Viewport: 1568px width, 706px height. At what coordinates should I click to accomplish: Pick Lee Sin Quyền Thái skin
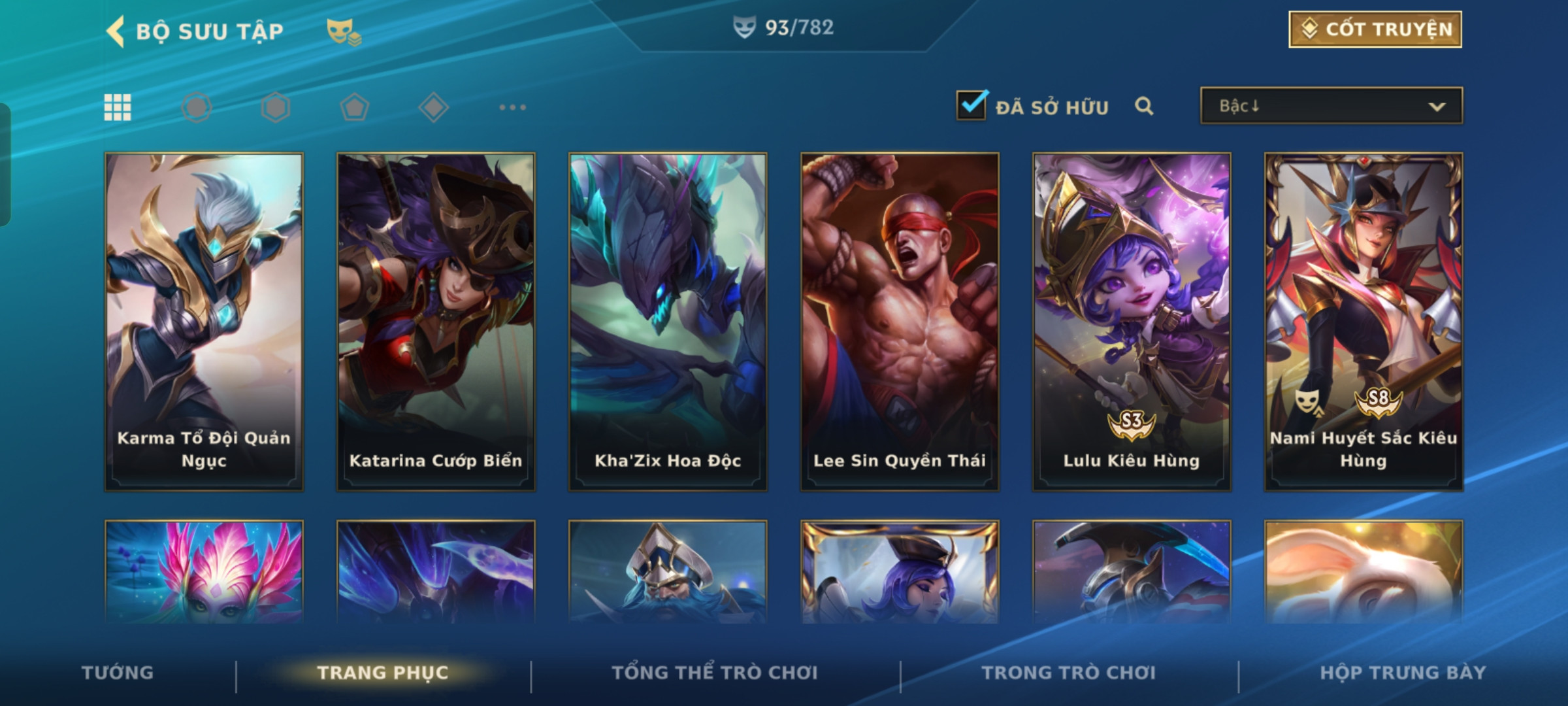coord(900,322)
